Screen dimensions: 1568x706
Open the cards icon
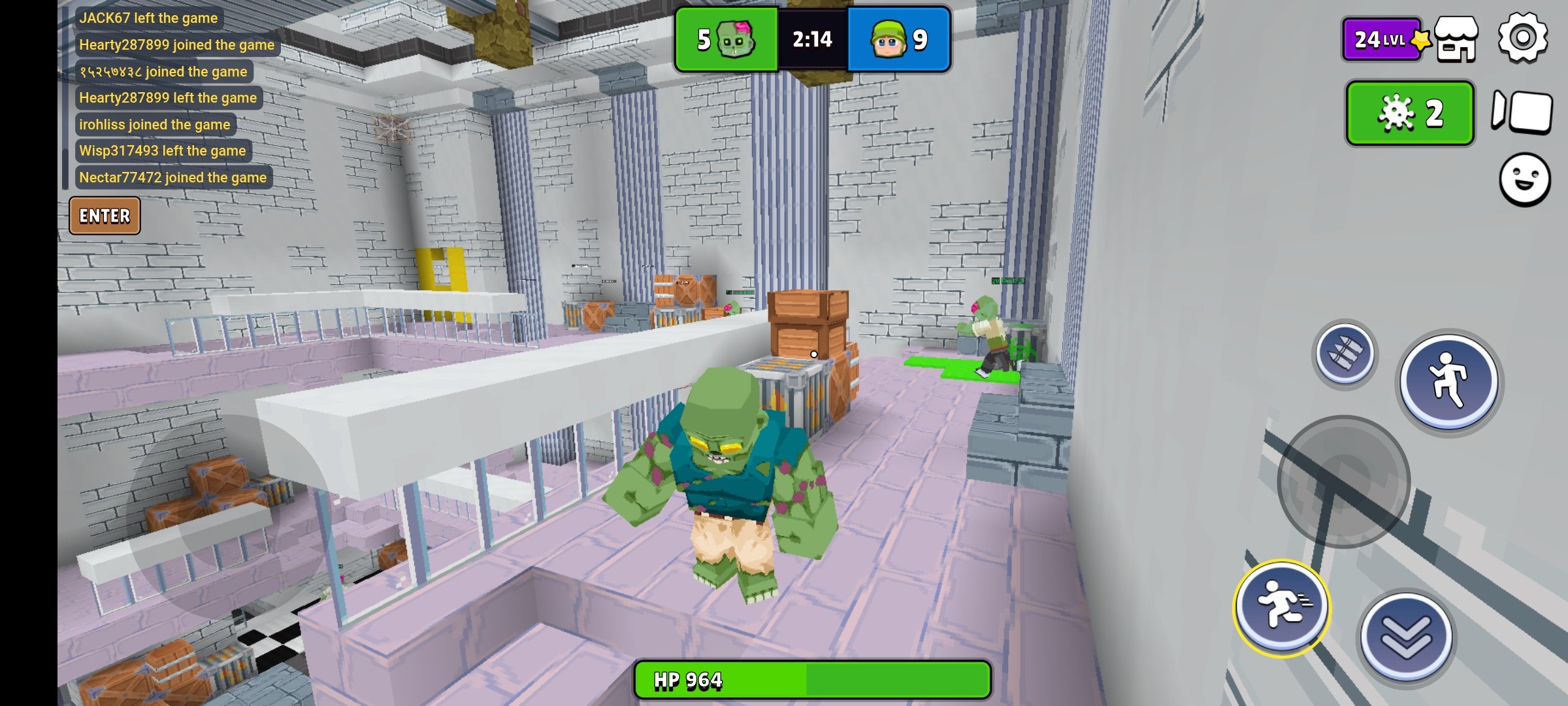(x=1522, y=112)
